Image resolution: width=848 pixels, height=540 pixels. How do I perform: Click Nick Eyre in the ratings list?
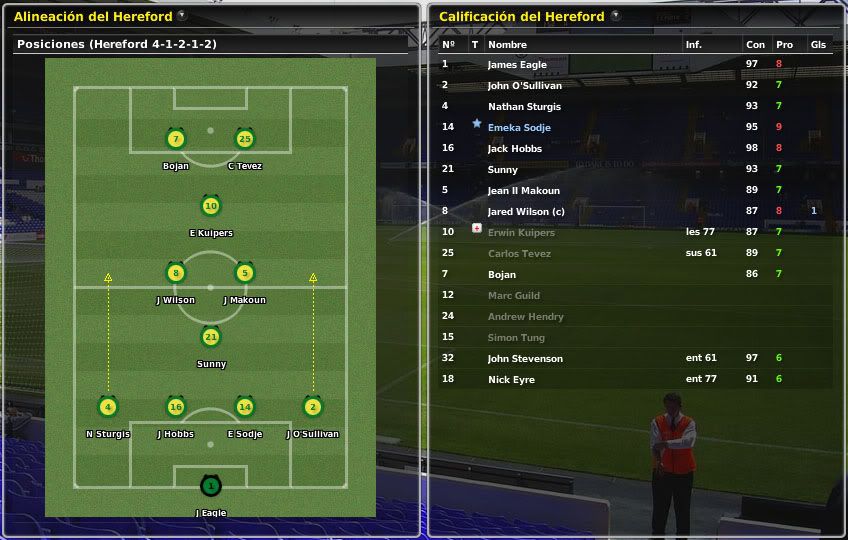pos(511,379)
